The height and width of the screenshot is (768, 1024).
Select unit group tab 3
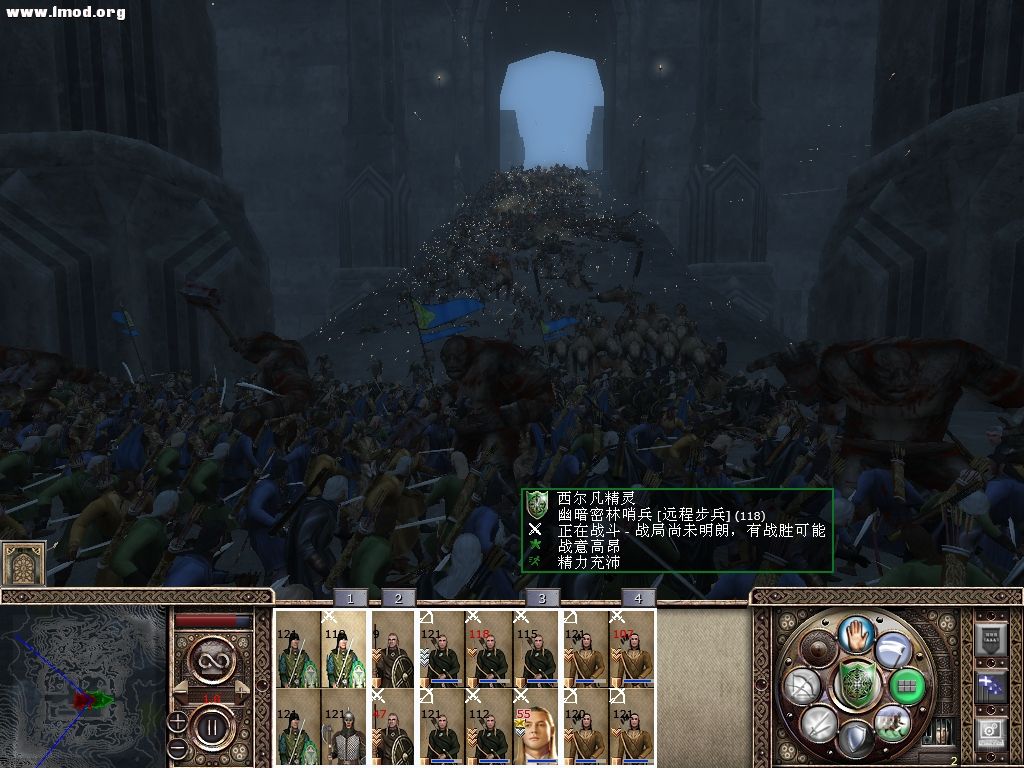pyautogui.click(x=542, y=598)
